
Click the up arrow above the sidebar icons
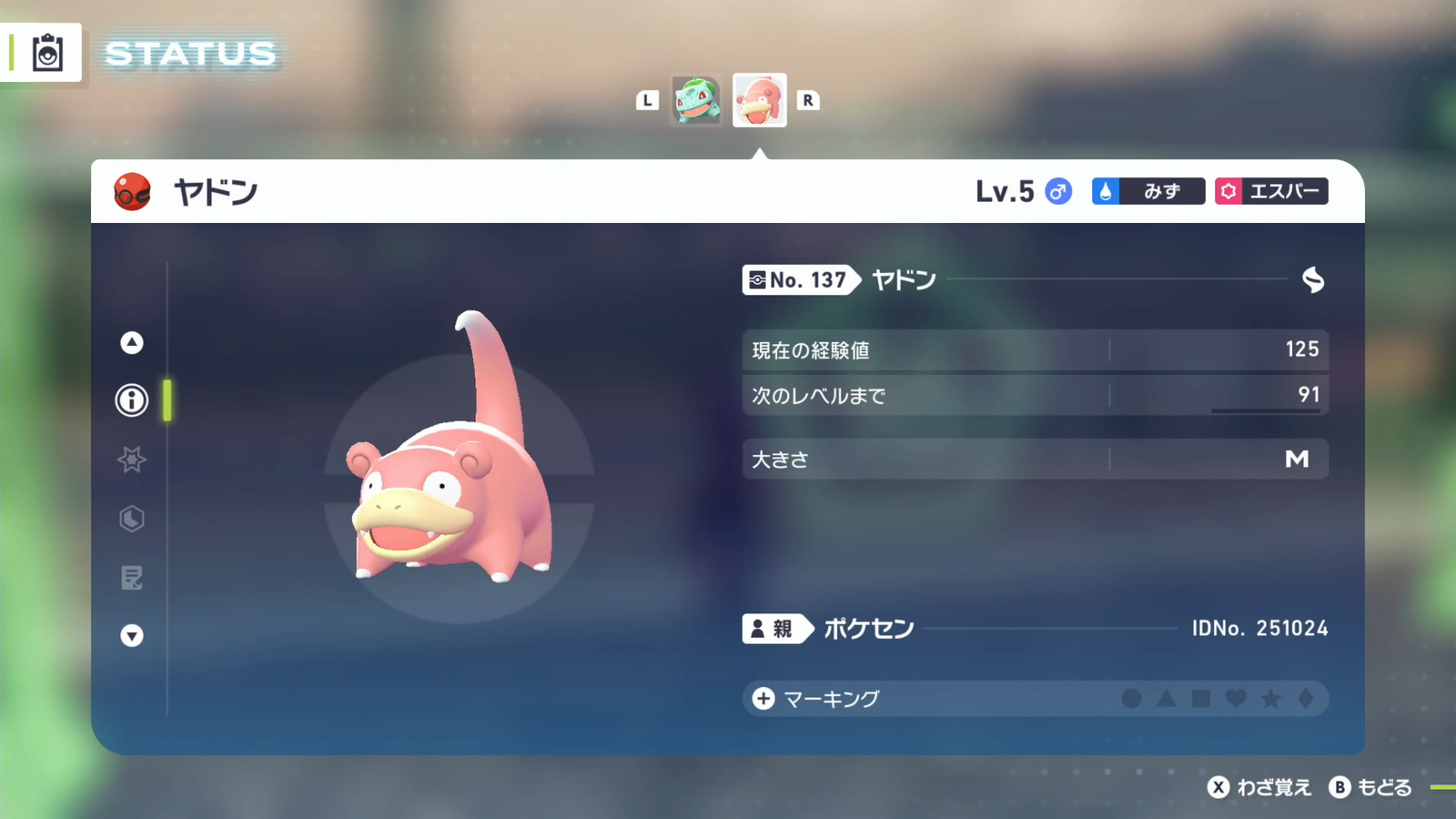(131, 343)
